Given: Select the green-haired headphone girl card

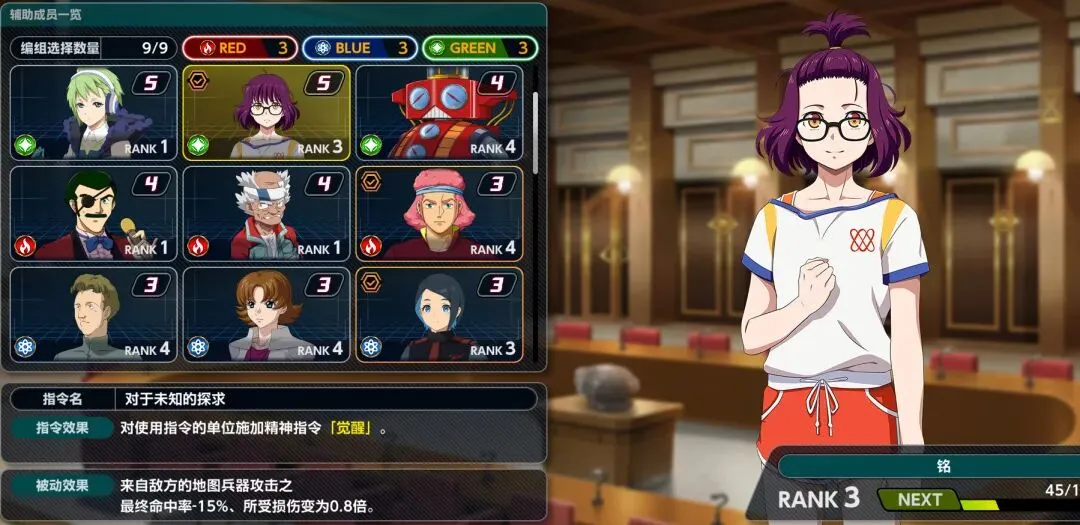Looking at the screenshot, I should pos(93,113).
